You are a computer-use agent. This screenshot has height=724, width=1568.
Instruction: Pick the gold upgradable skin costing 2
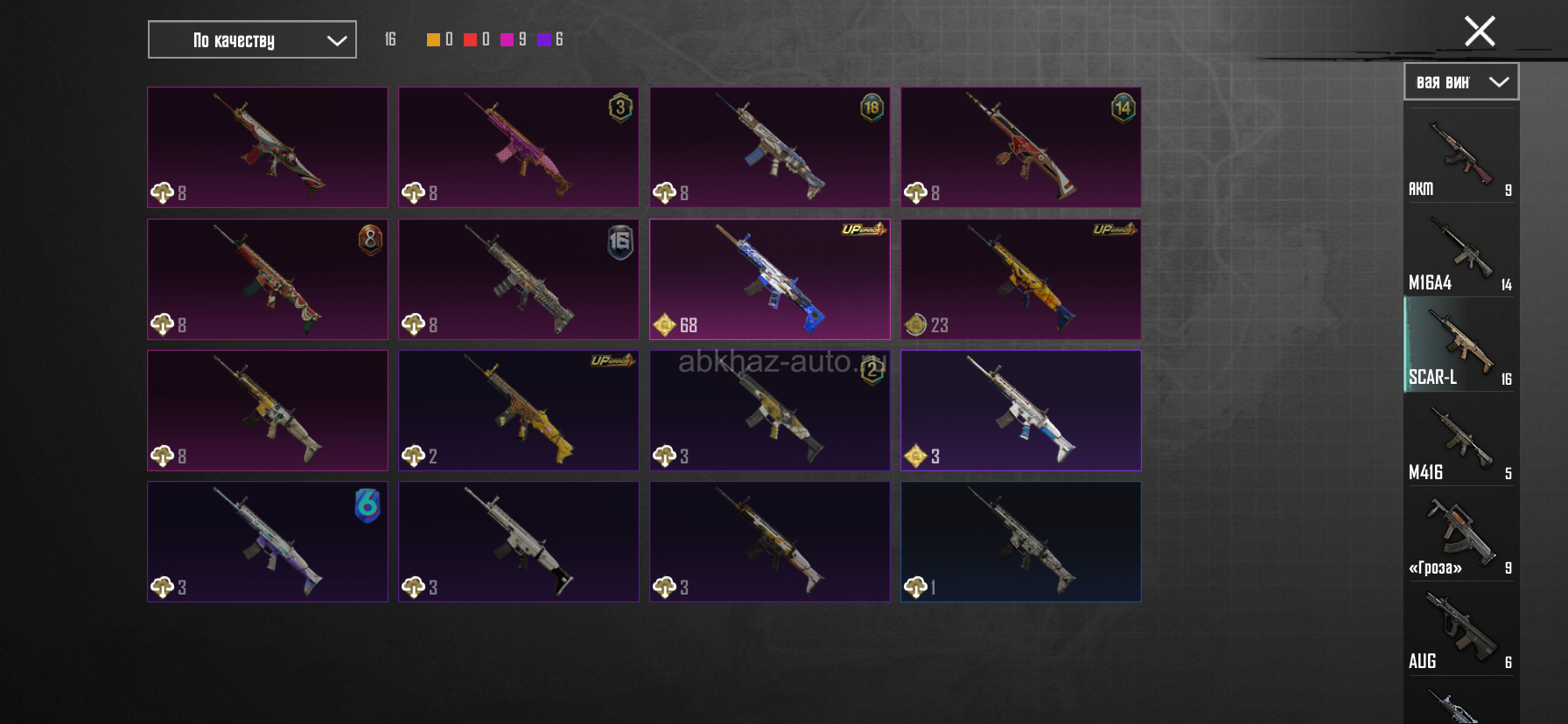tap(518, 410)
